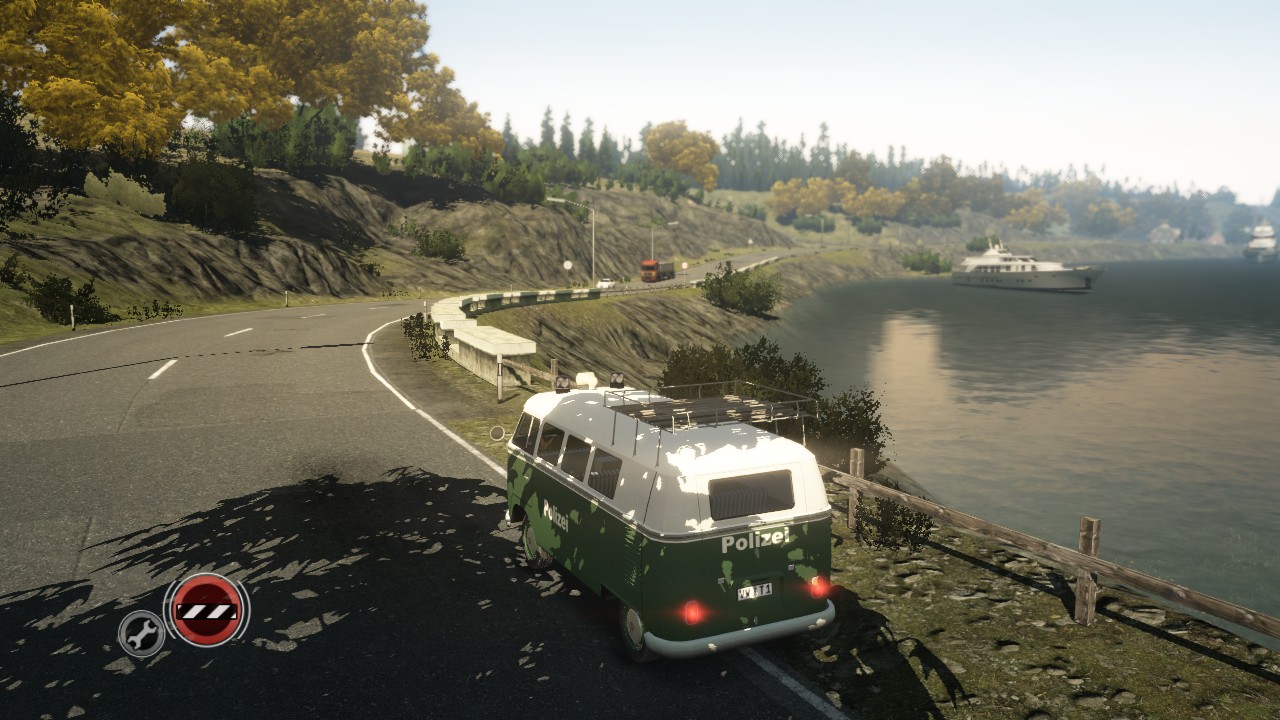1280x720 pixels.
Task: Select the grey wrench repair icon
Action: point(141,633)
